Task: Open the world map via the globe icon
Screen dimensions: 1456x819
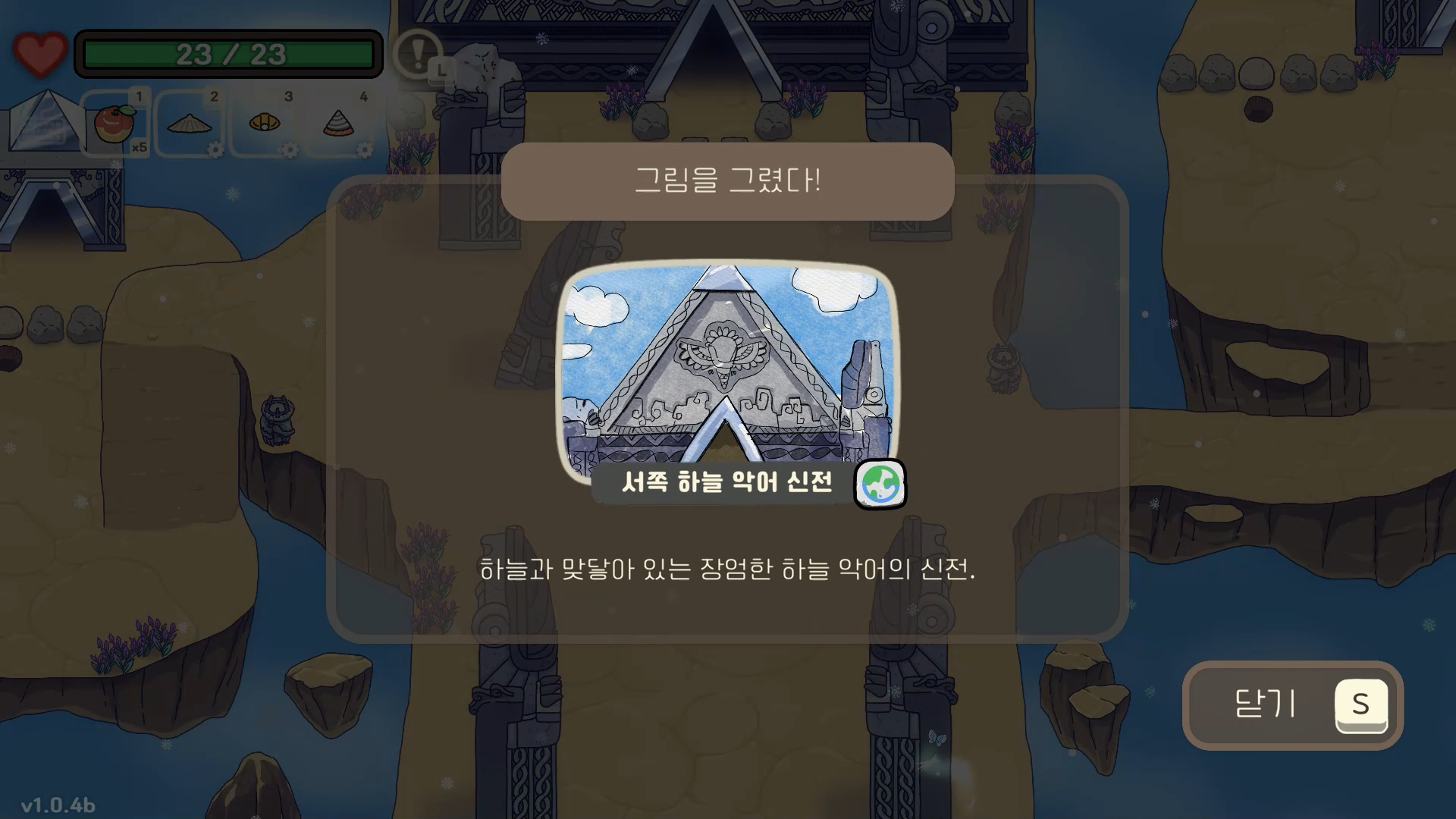Action: [x=880, y=484]
